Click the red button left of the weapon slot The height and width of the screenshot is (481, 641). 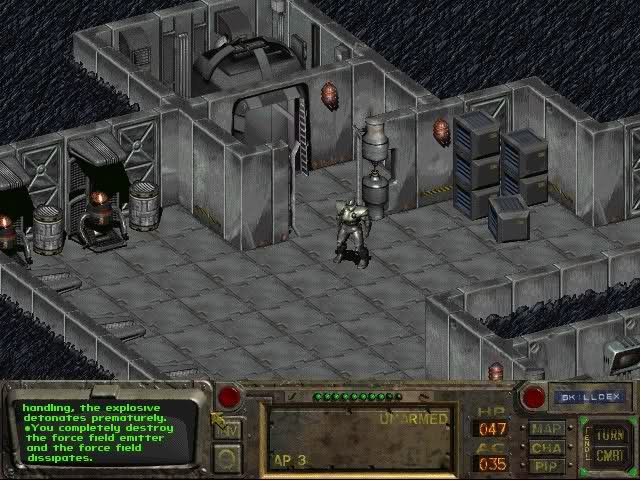click(x=229, y=397)
